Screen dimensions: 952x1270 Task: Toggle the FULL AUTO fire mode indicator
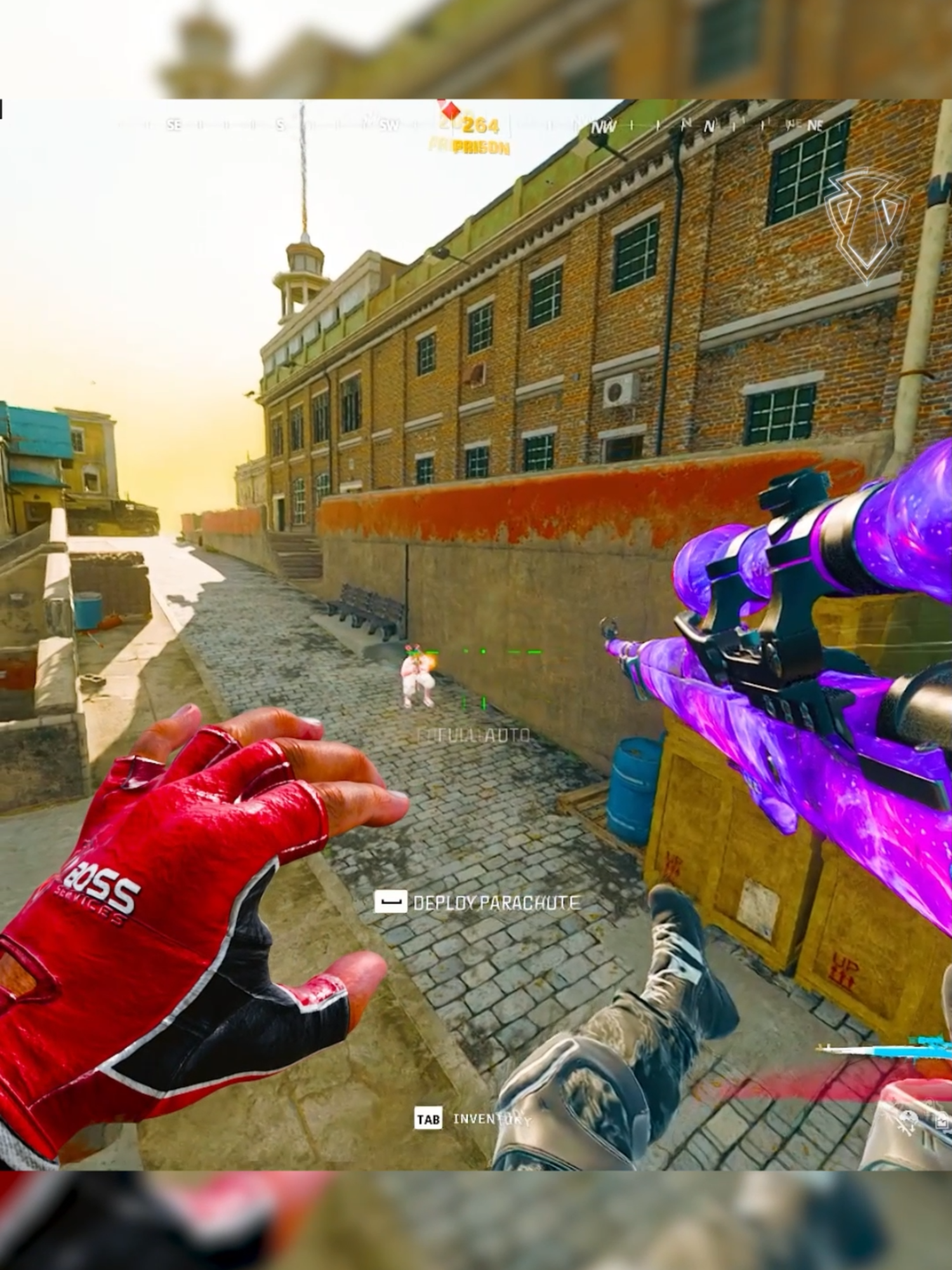pos(473,737)
